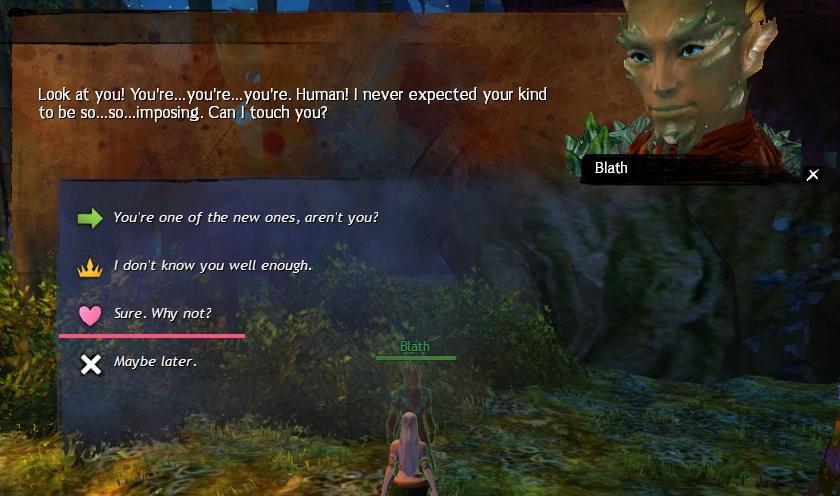The width and height of the screenshot is (840, 496).
Task: Choose "You're one of the new ones, aren't you?"
Action: point(245,217)
